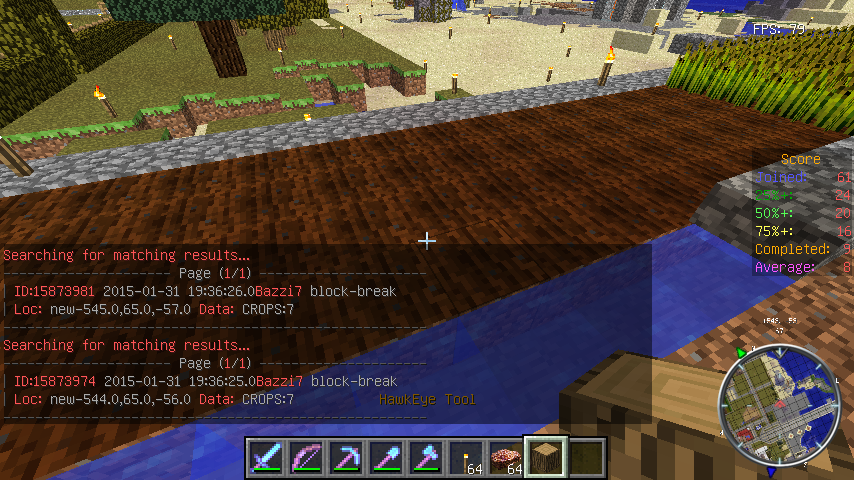Click the second block-break log entry ID:15873974
The width and height of the screenshot is (854, 480).
(x=200, y=381)
